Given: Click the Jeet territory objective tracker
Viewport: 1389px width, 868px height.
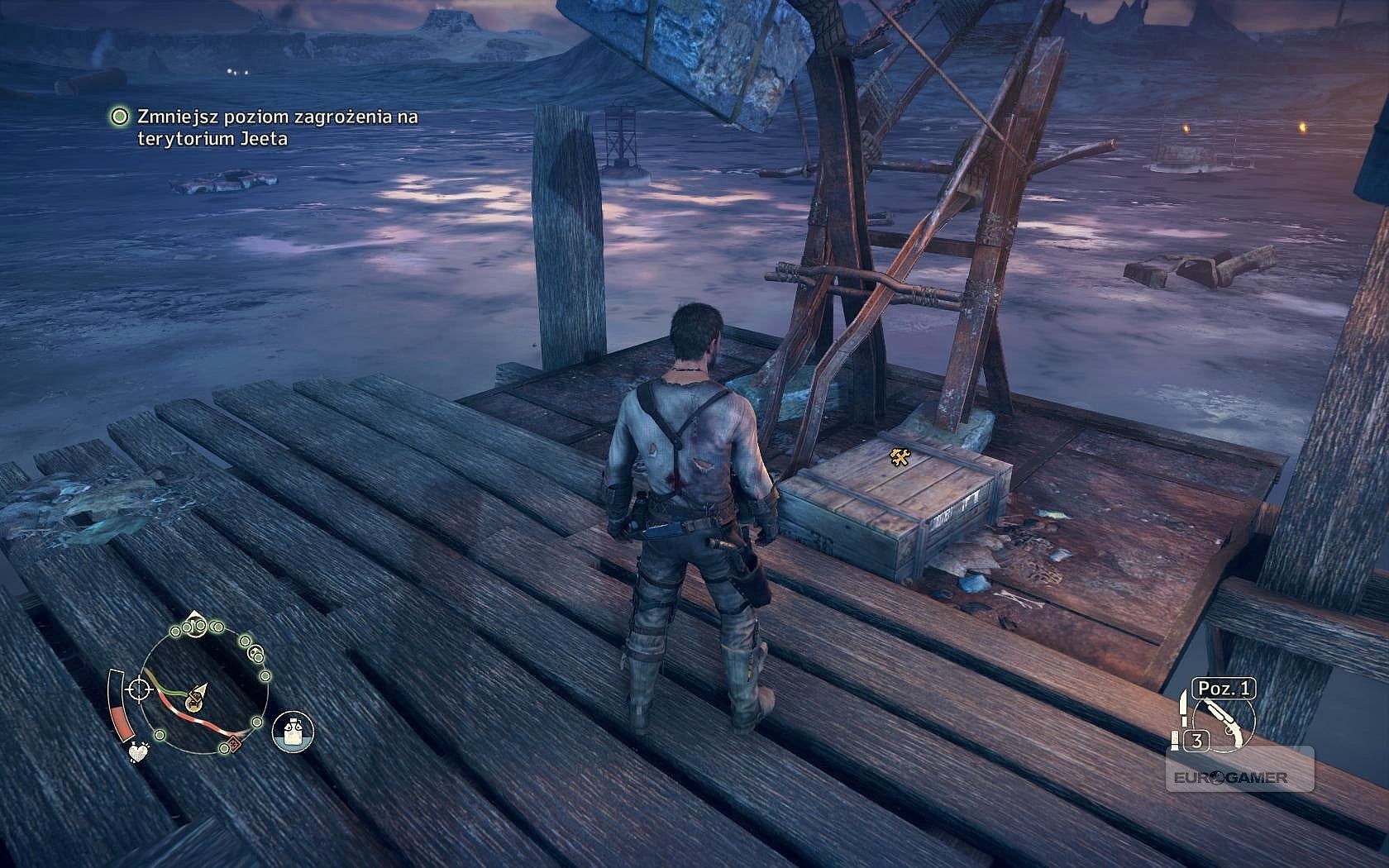Looking at the screenshot, I should 265,128.
